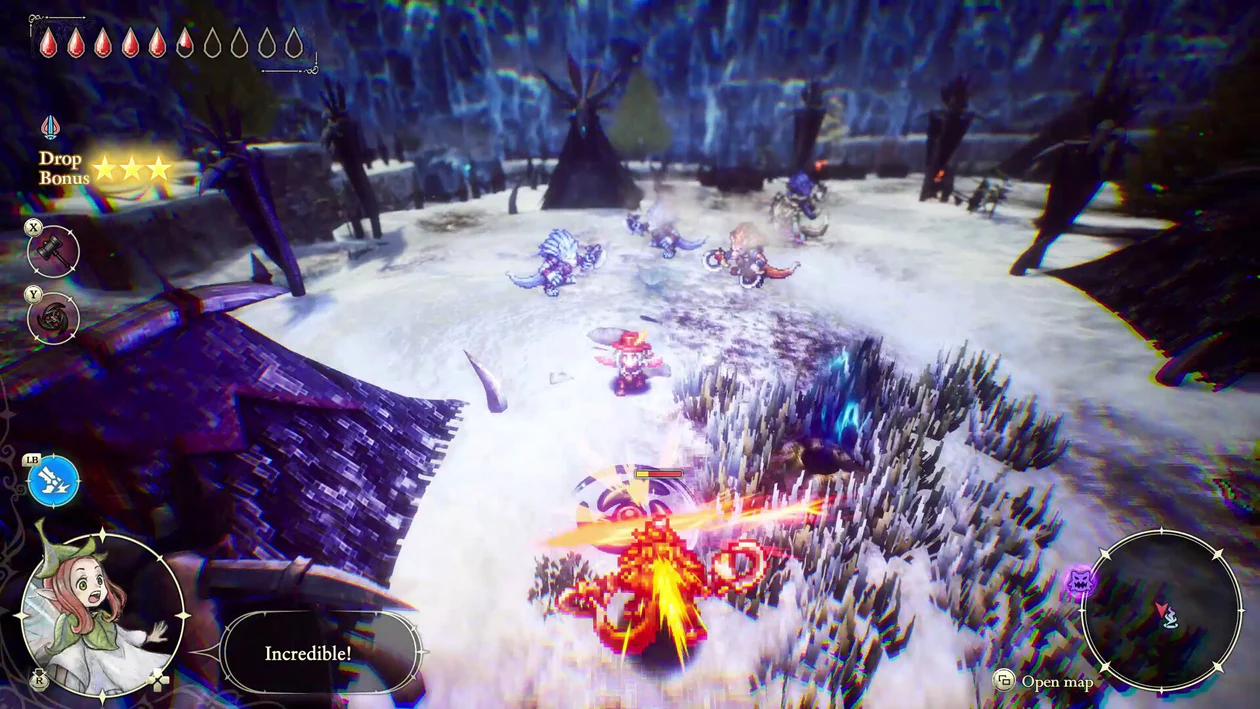Select the purple monster marker by minimap
This screenshot has width=1260, height=709.
pos(1079,582)
